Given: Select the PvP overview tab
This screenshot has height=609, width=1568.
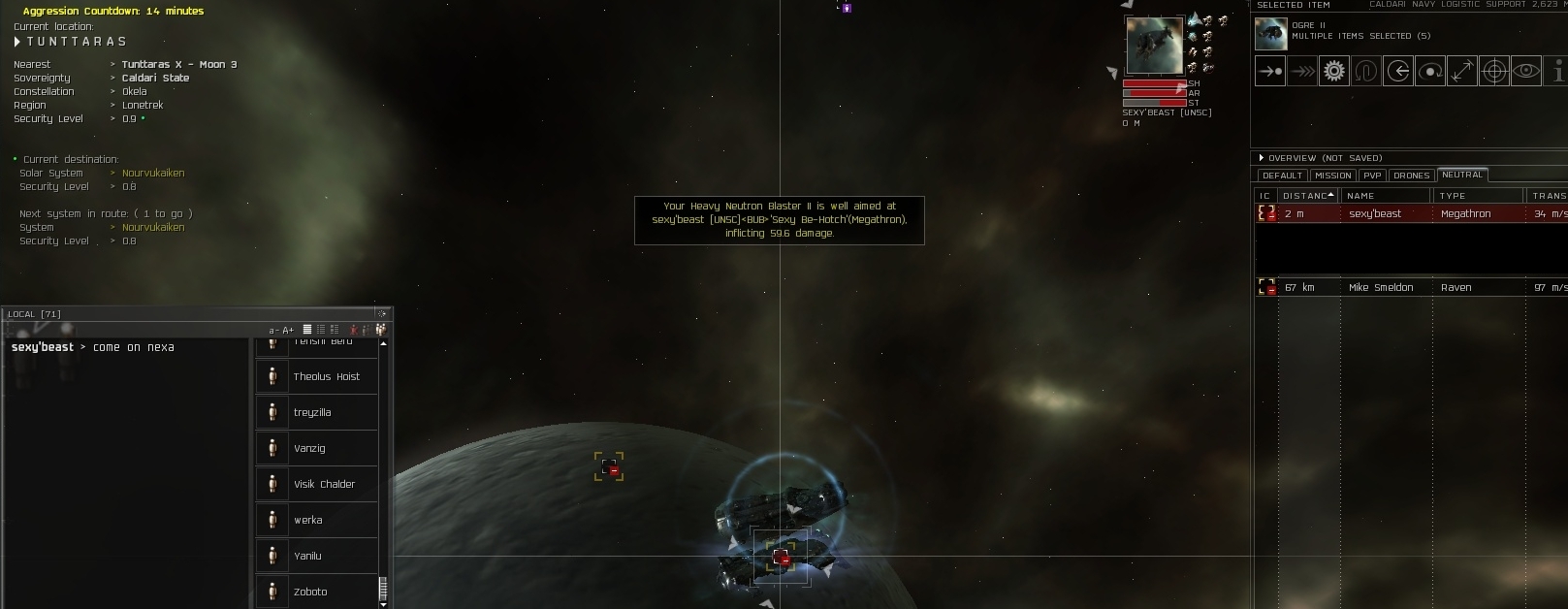Looking at the screenshot, I should (x=1372, y=176).
